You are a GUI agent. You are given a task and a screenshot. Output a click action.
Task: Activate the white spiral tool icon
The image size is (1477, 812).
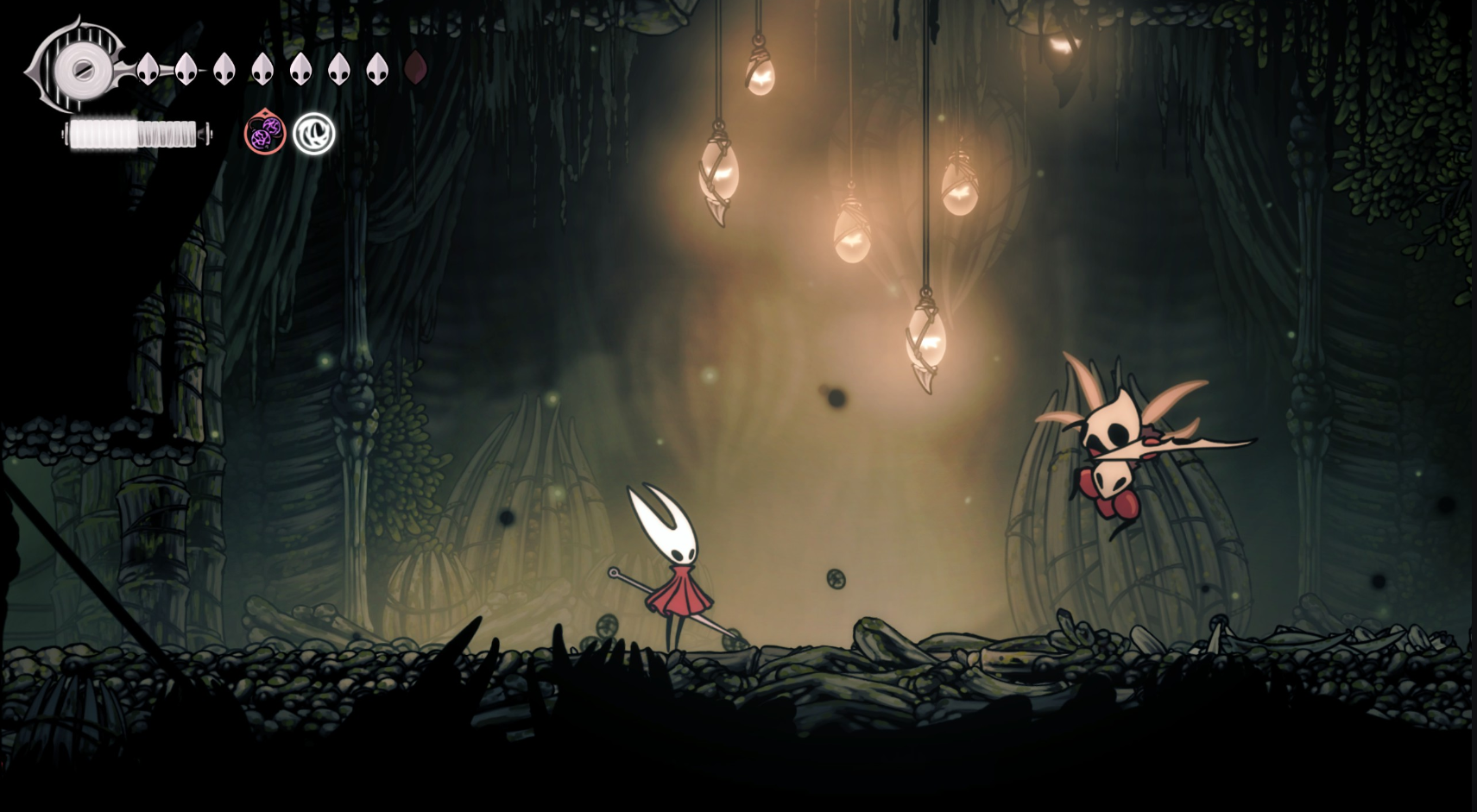(x=313, y=134)
